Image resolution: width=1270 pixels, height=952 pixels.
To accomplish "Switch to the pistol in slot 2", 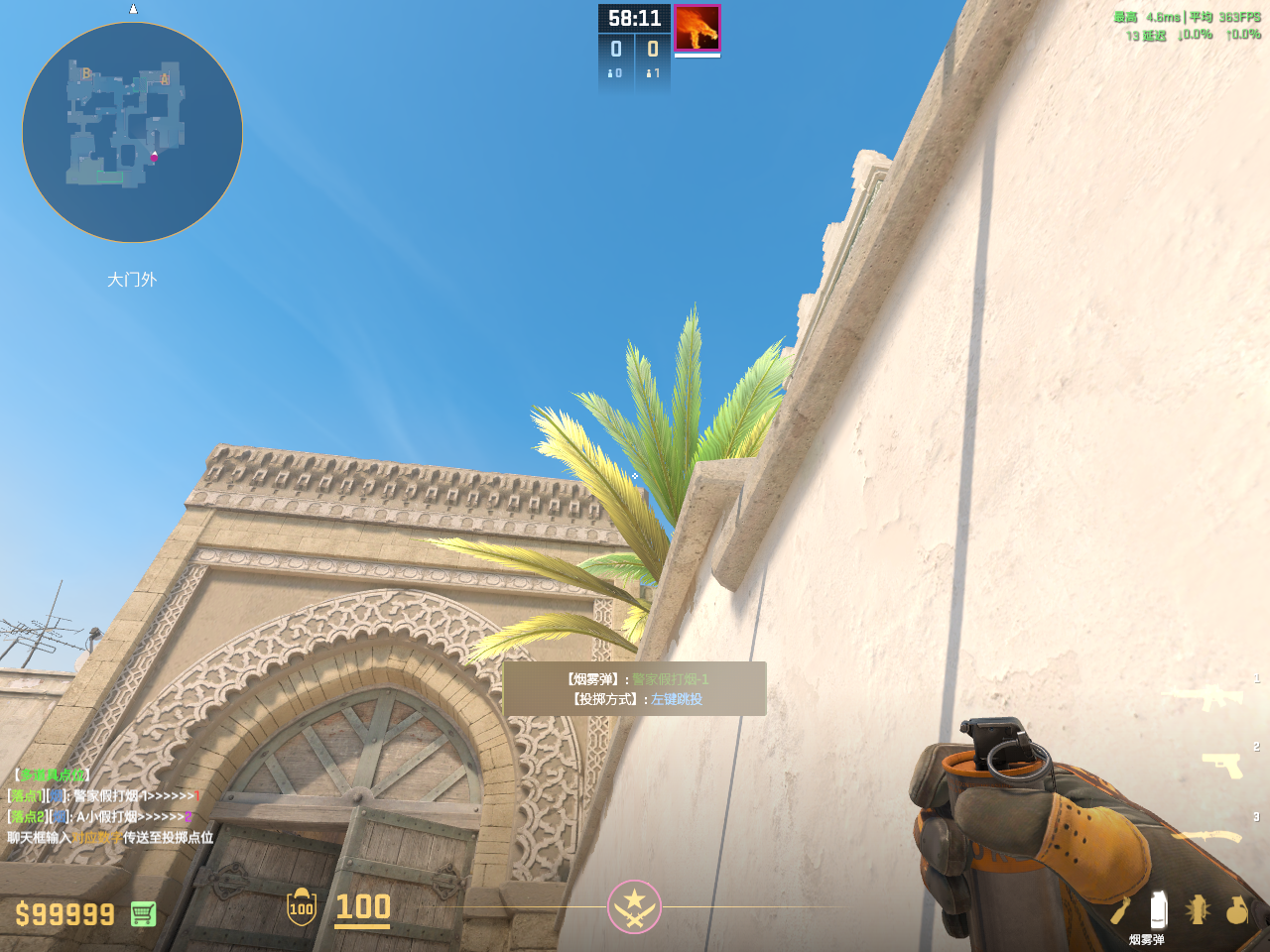I will click(1221, 765).
